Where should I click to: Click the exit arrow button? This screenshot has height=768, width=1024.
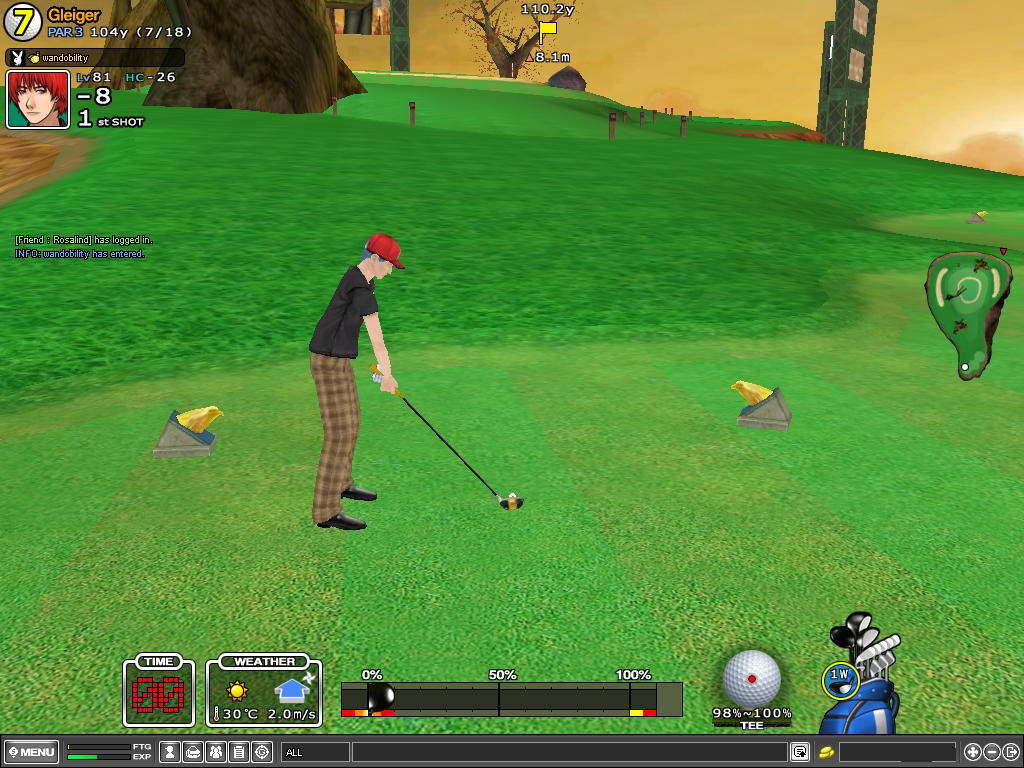pos(1011,752)
